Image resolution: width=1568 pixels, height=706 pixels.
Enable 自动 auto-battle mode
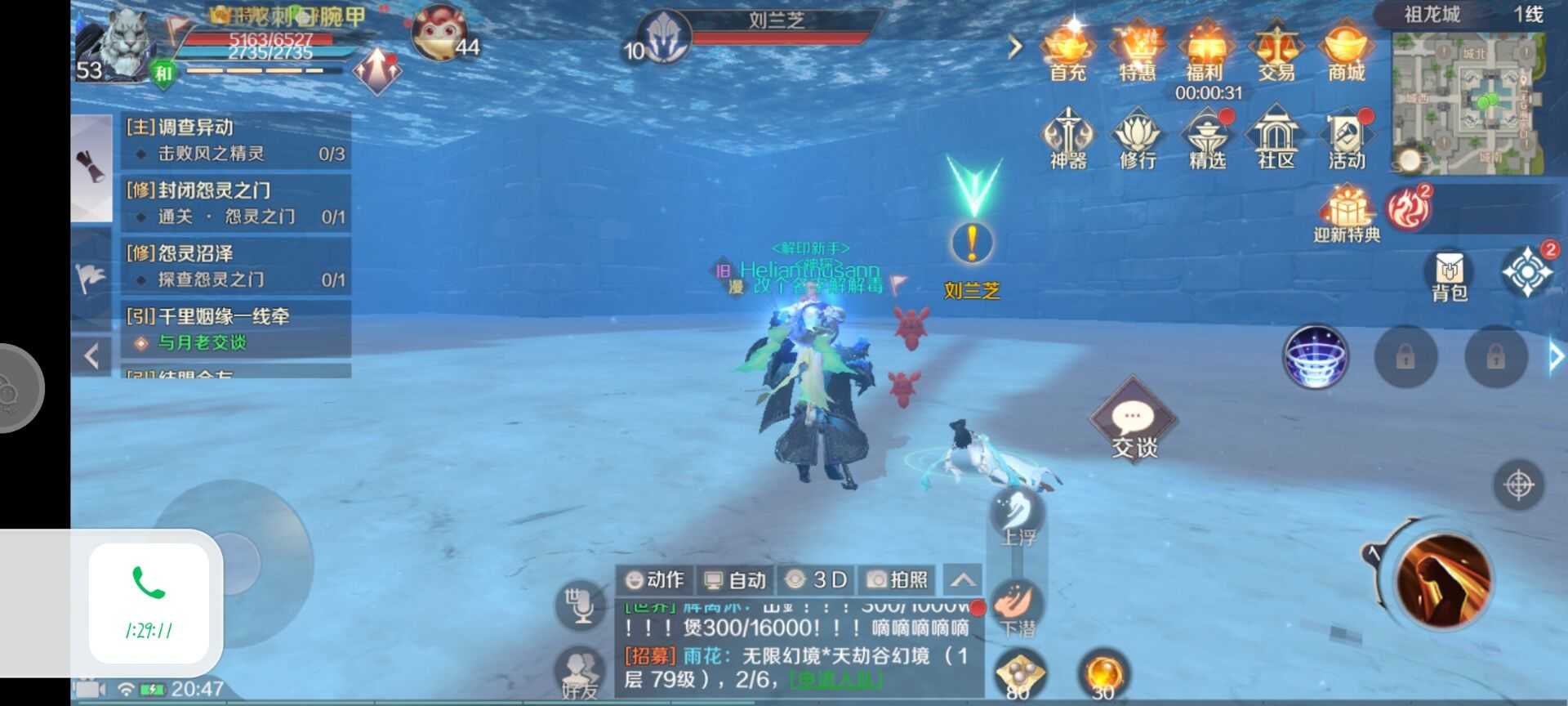(x=734, y=580)
